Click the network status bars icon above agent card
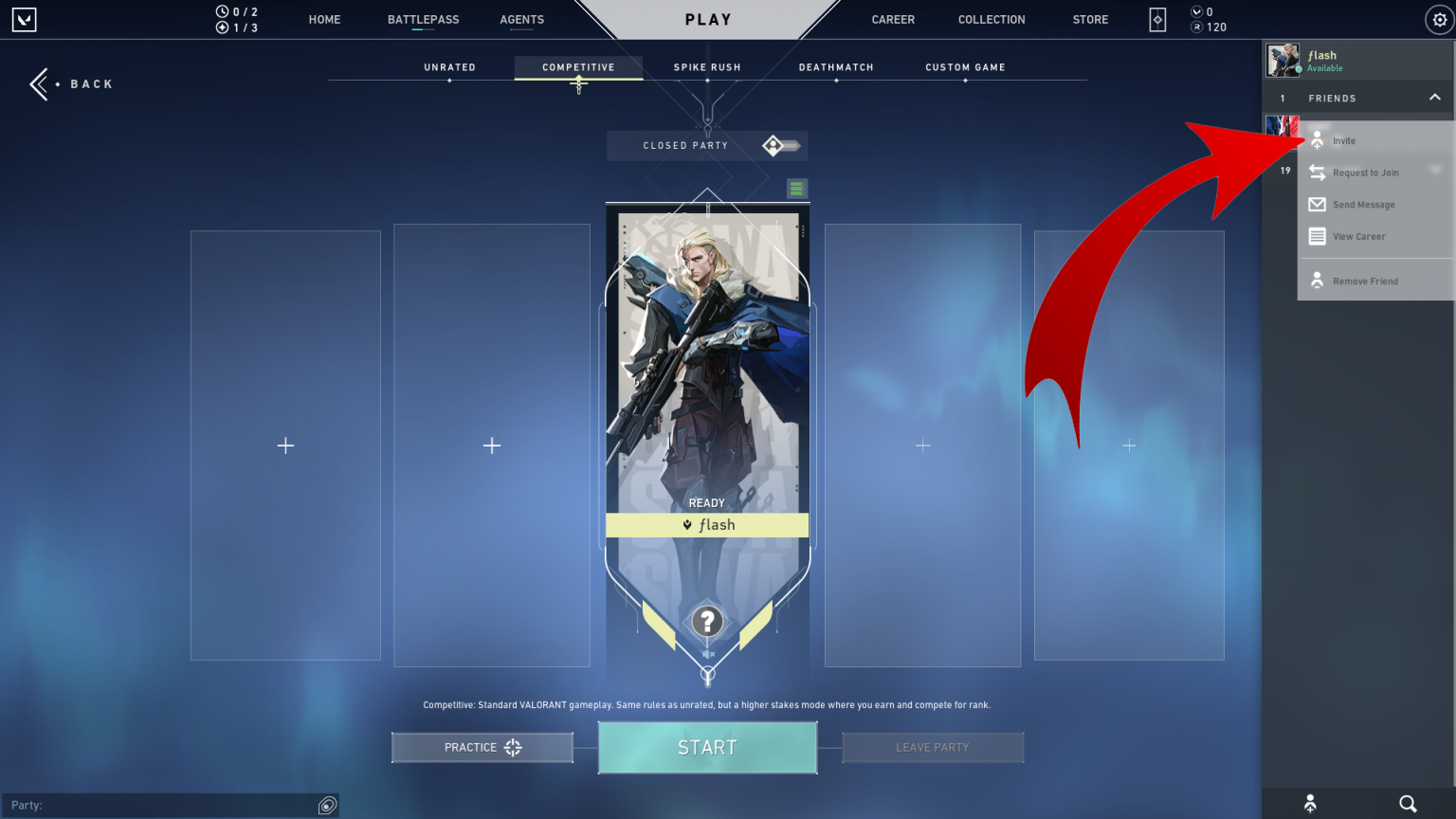Image resolution: width=1456 pixels, height=819 pixels. pos(796,188)
